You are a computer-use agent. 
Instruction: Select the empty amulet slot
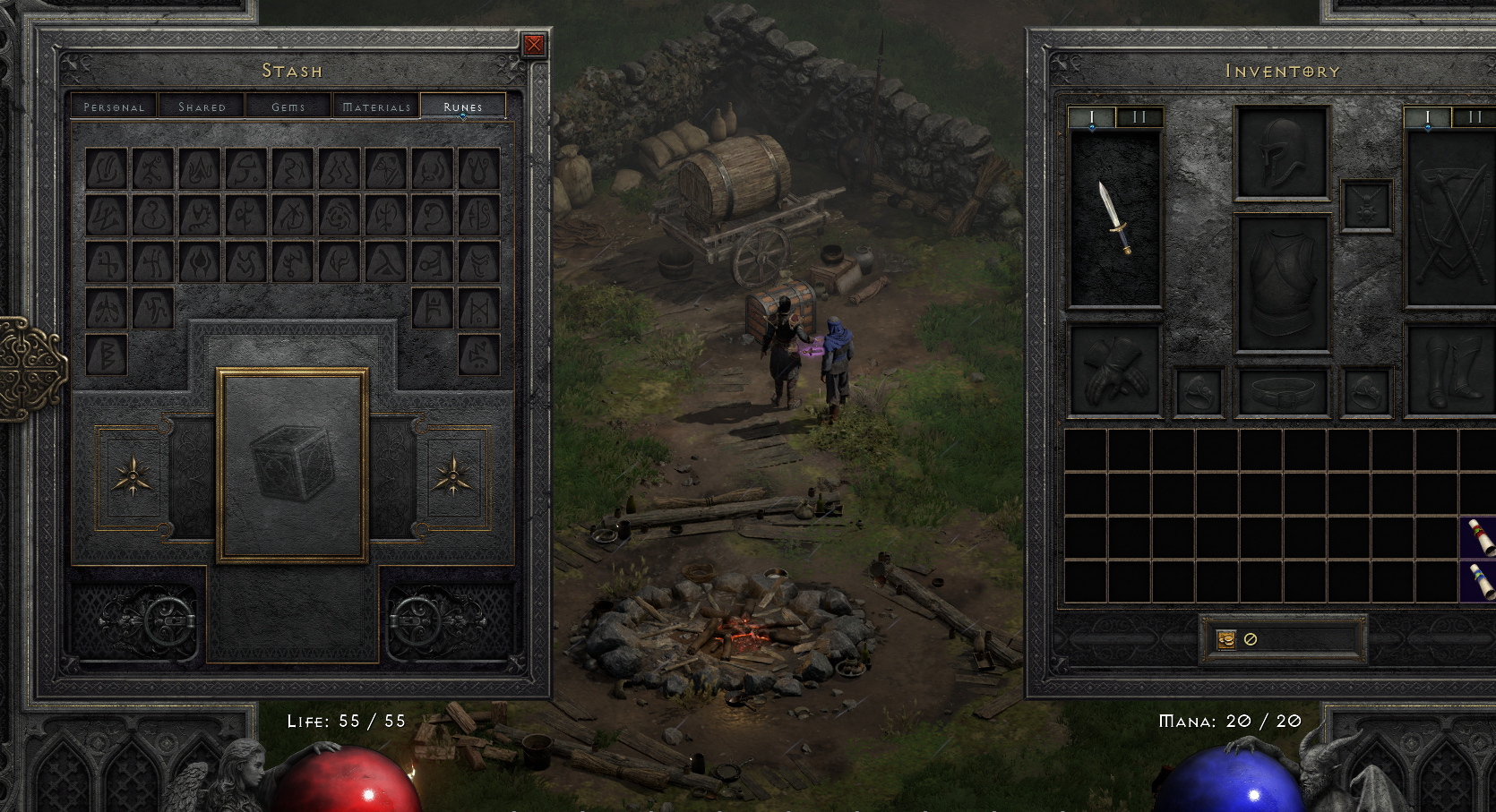pyautogui.click(x=1366, y=206)
